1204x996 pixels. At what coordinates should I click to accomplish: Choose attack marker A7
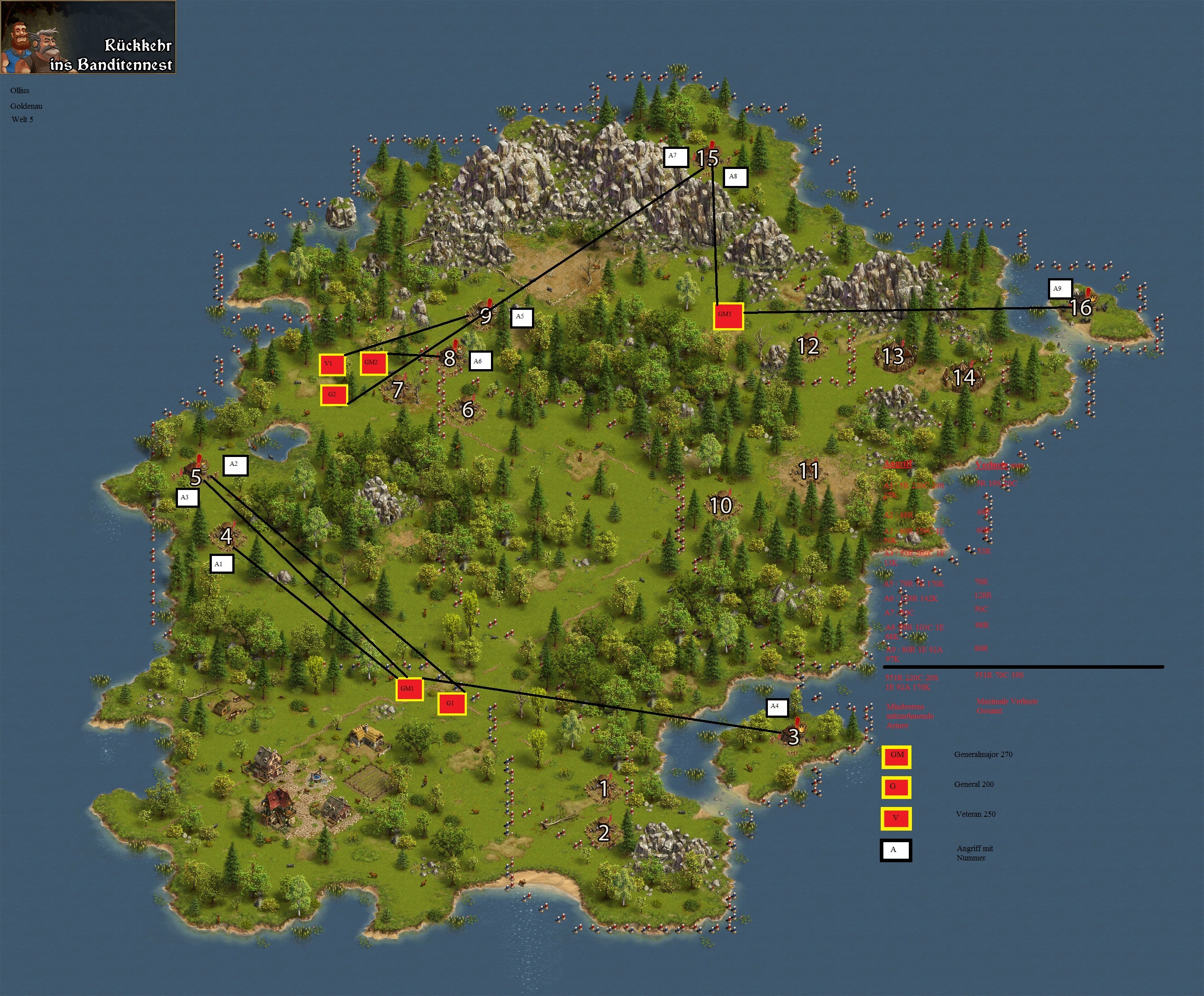(676, 156)
